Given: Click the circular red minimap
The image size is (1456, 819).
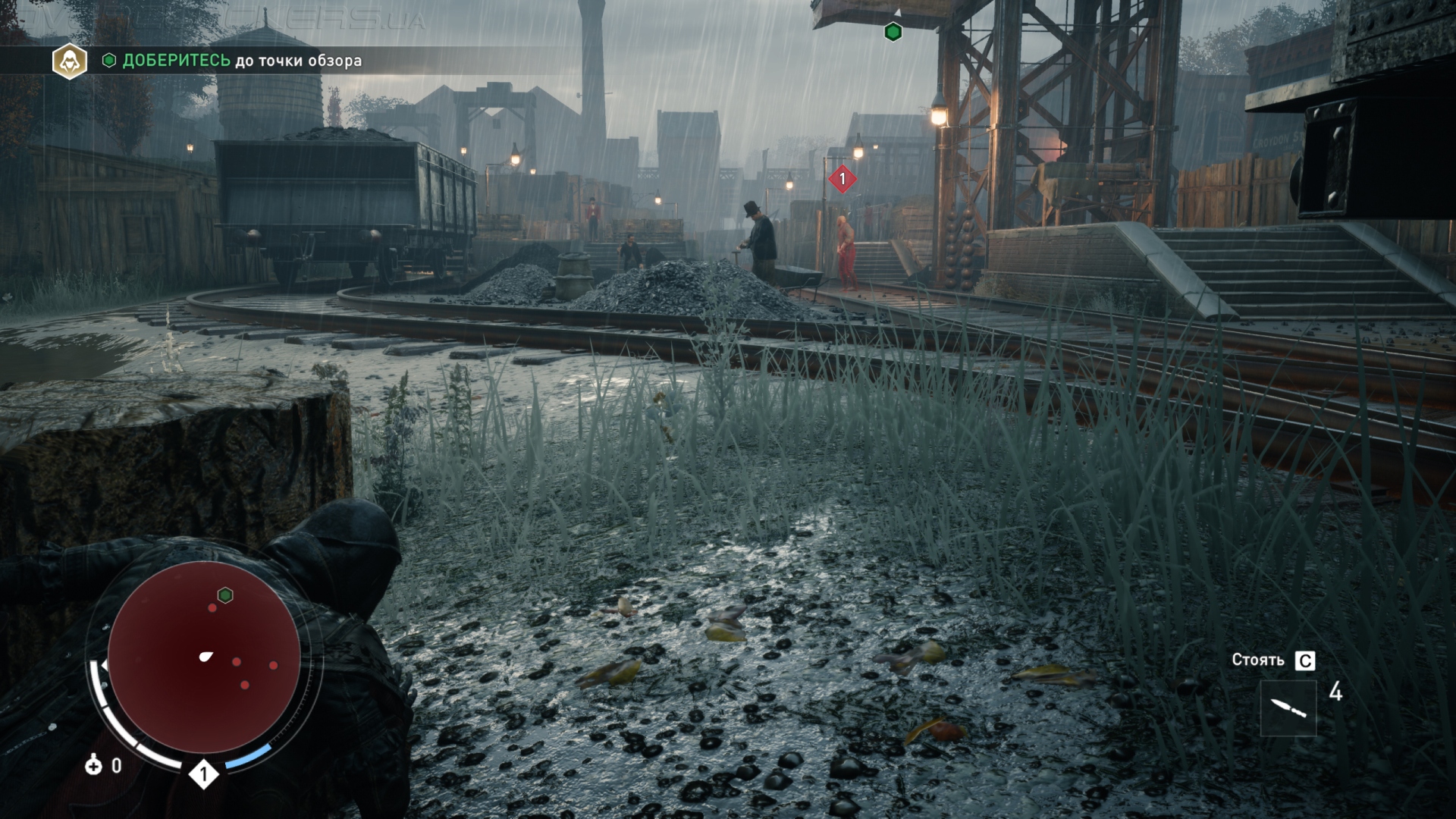Looking at the screenshot, I should coord(203,657).
